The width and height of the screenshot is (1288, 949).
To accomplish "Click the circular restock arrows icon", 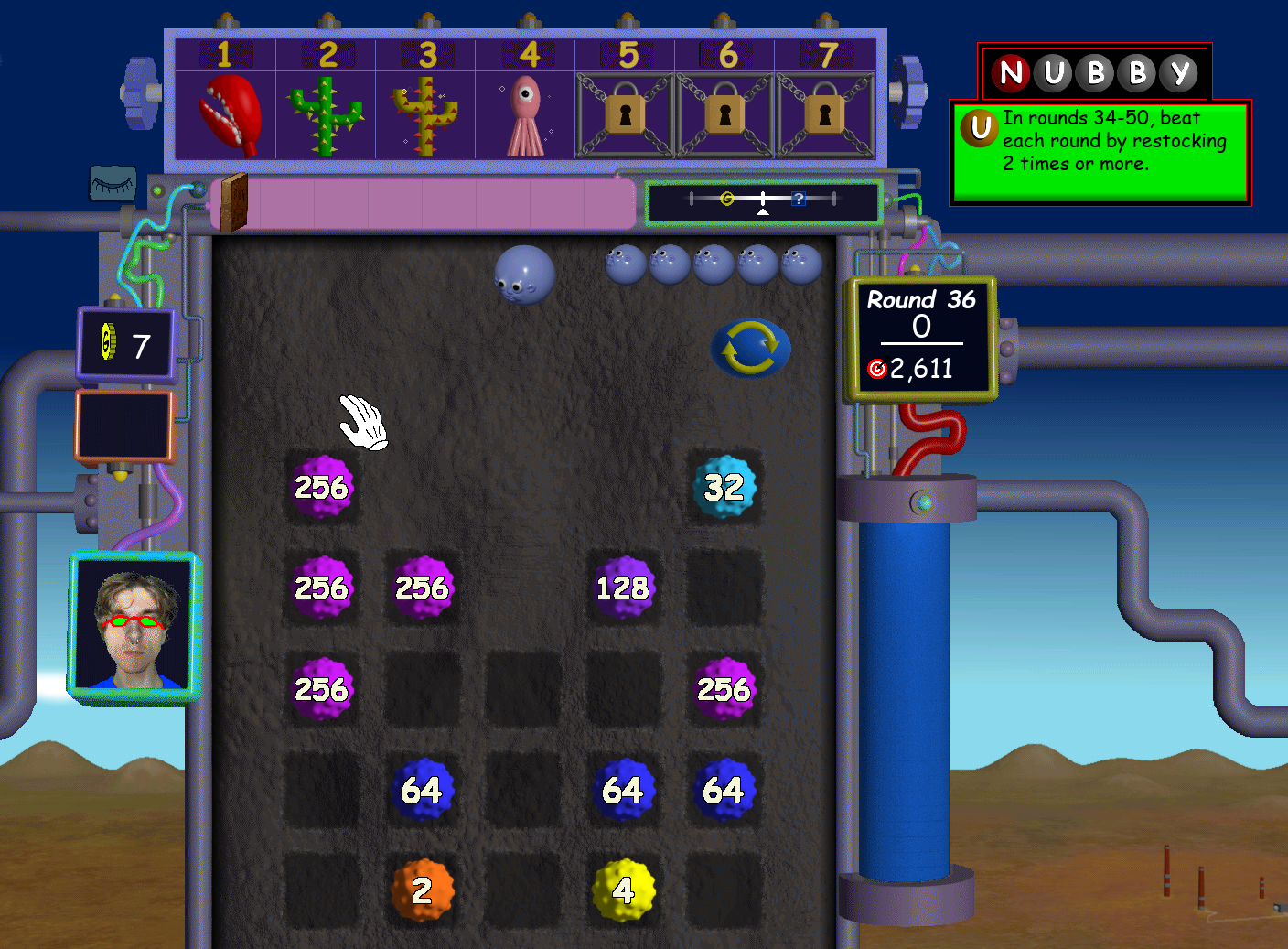I will click(750, 345).
